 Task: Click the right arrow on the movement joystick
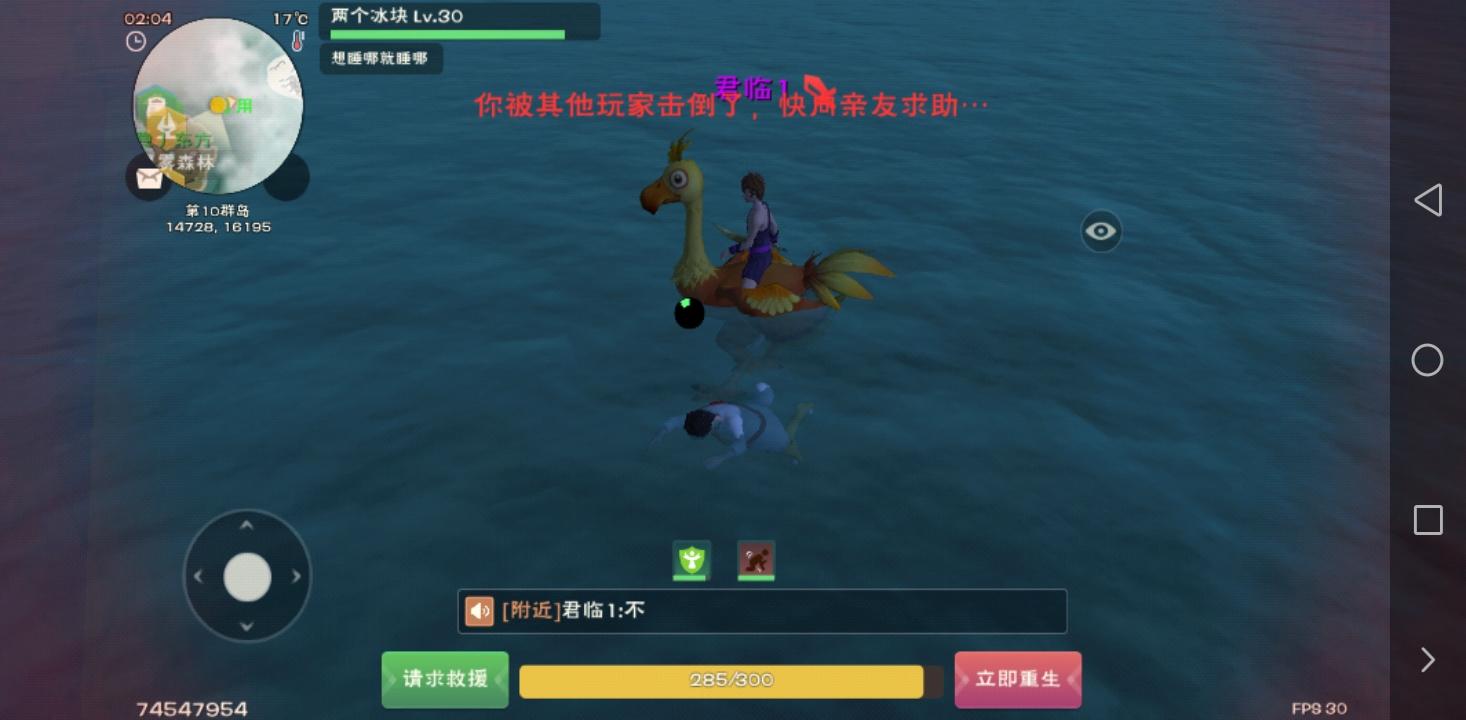click(x=297, y=576)
